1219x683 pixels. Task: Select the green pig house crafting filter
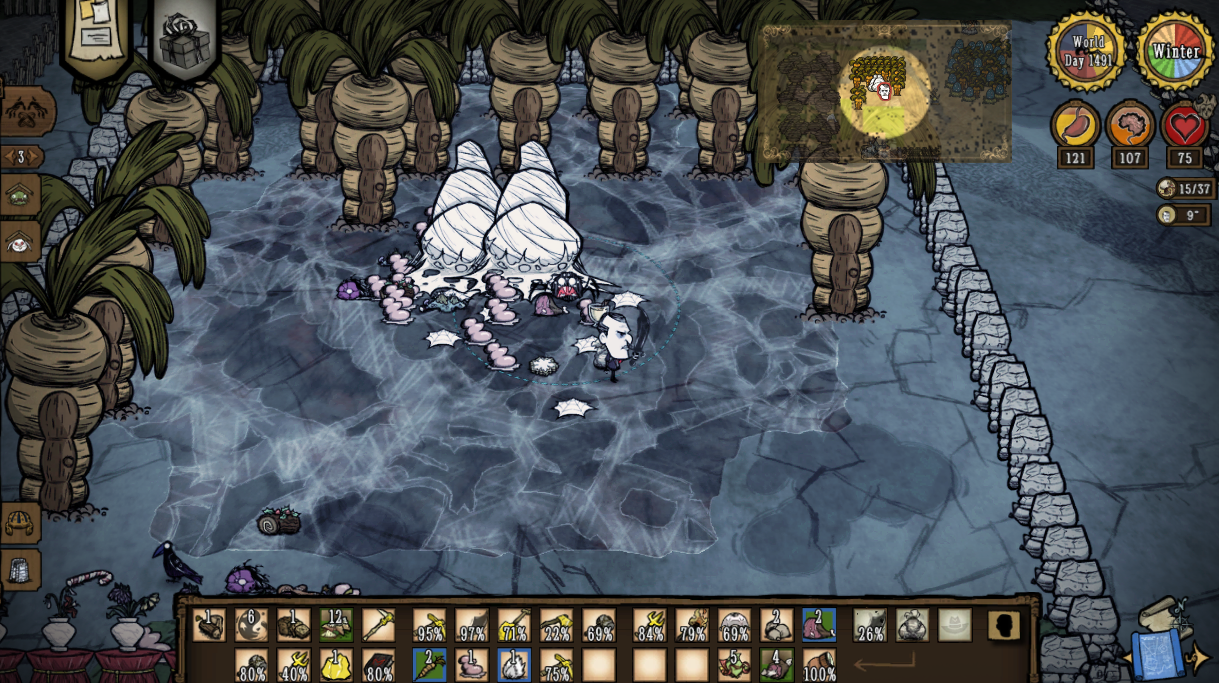21,195
